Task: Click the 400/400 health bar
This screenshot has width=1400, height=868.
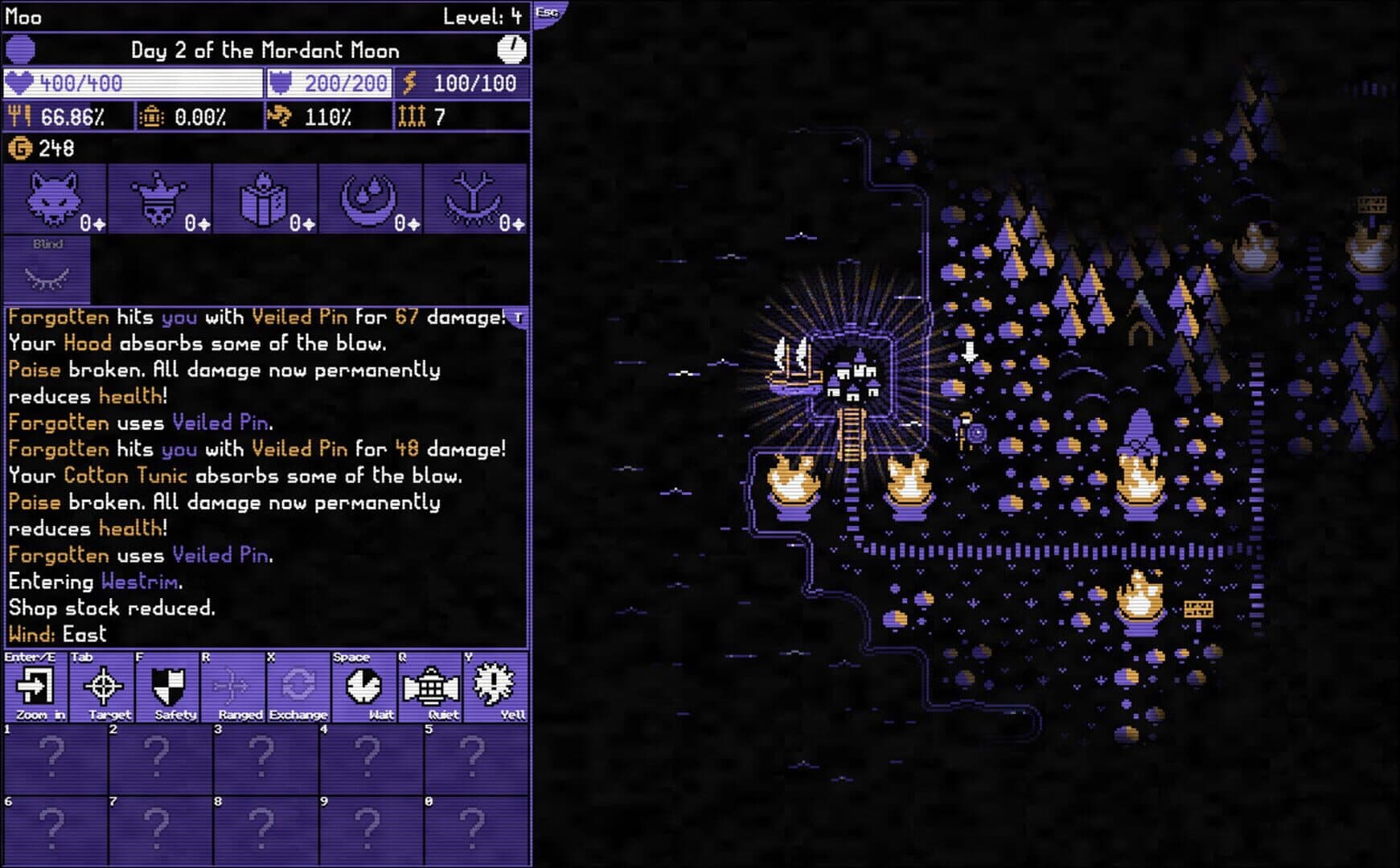Action: click(x=133, y=81)
